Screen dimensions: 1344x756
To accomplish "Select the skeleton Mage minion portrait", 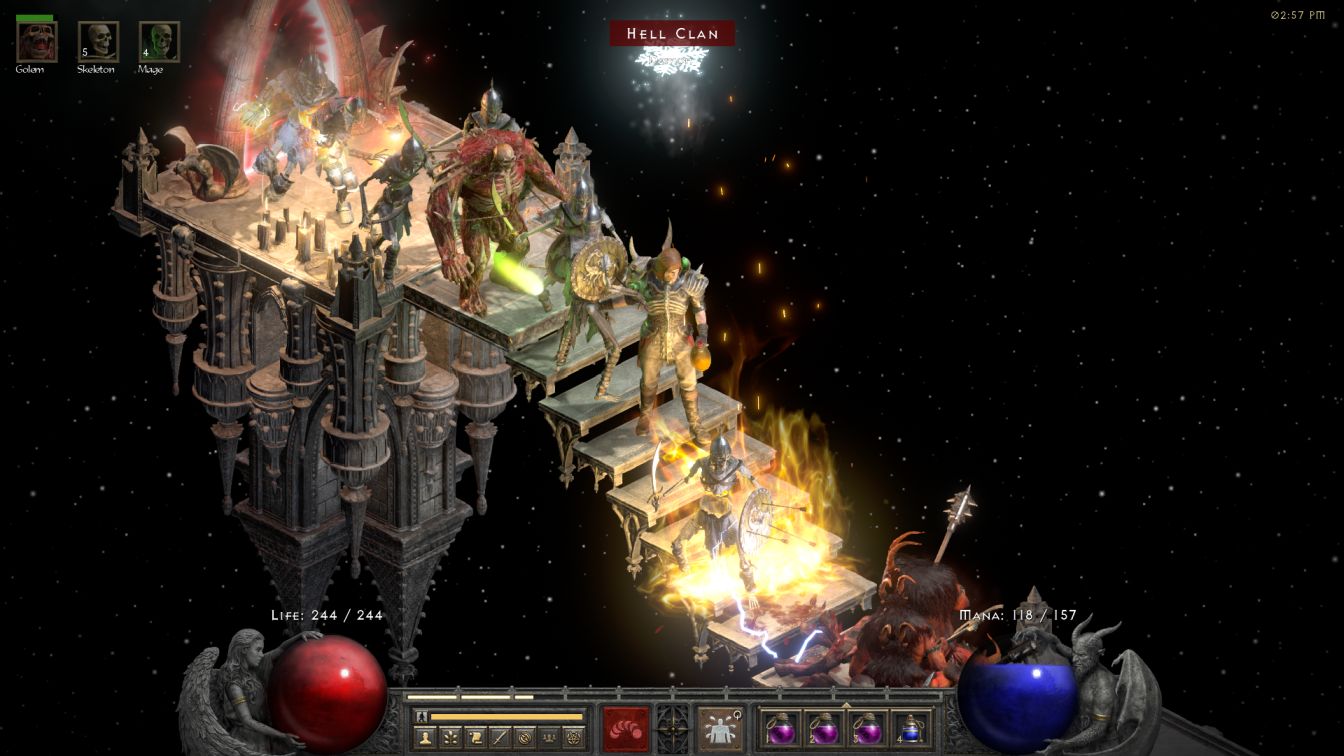I will click(x=159, y=42).
